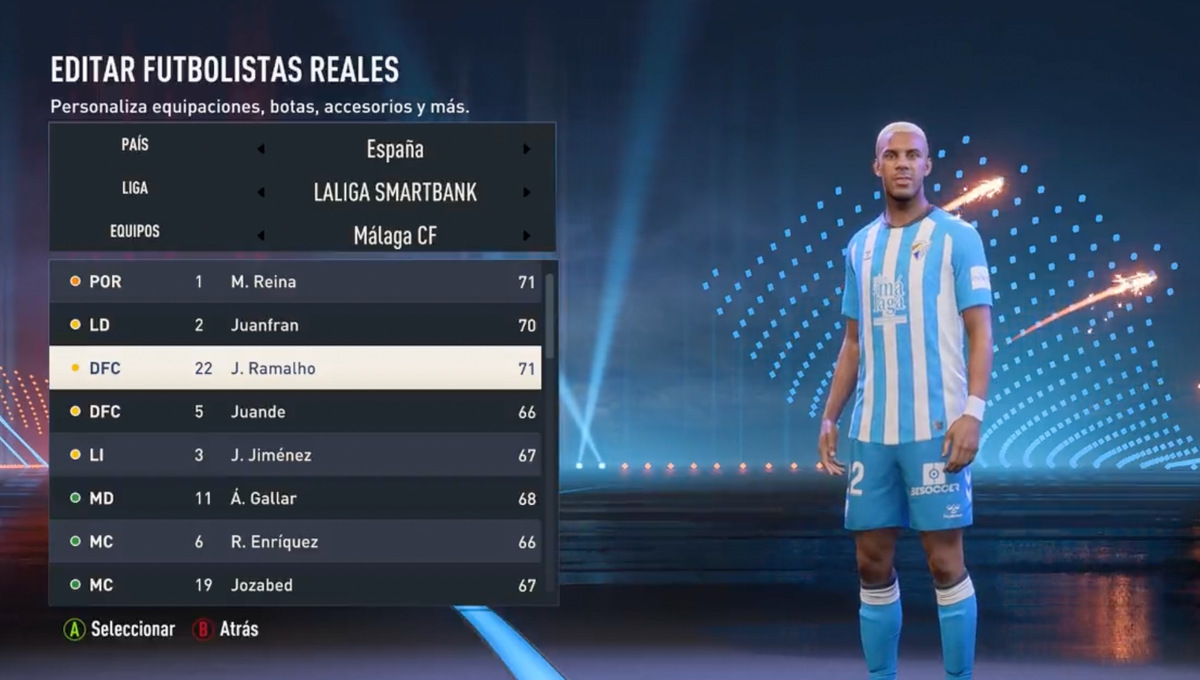Select goalkeeper M. Reina row
This screenshot has width=1200, height=680.
pyautogui.click(x=295, y=282)
